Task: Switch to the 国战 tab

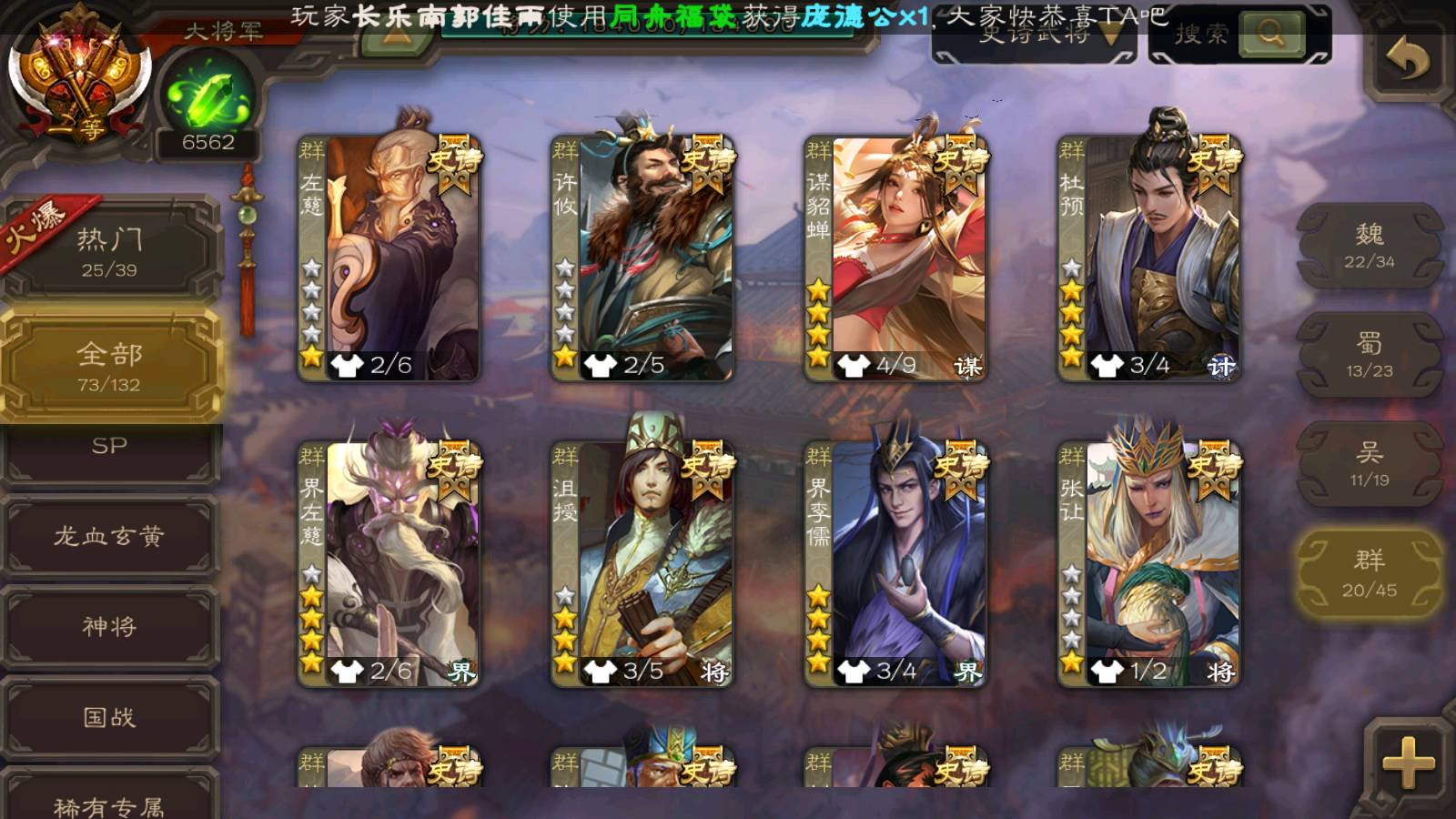Action: pyautogui.click(x=110, y=718)
